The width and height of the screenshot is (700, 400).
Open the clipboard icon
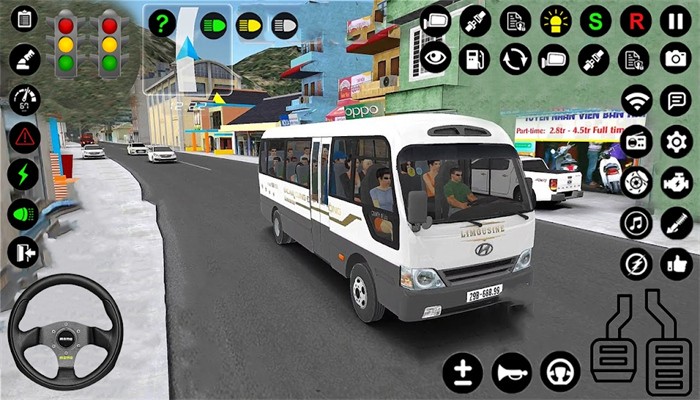[24, 19]
